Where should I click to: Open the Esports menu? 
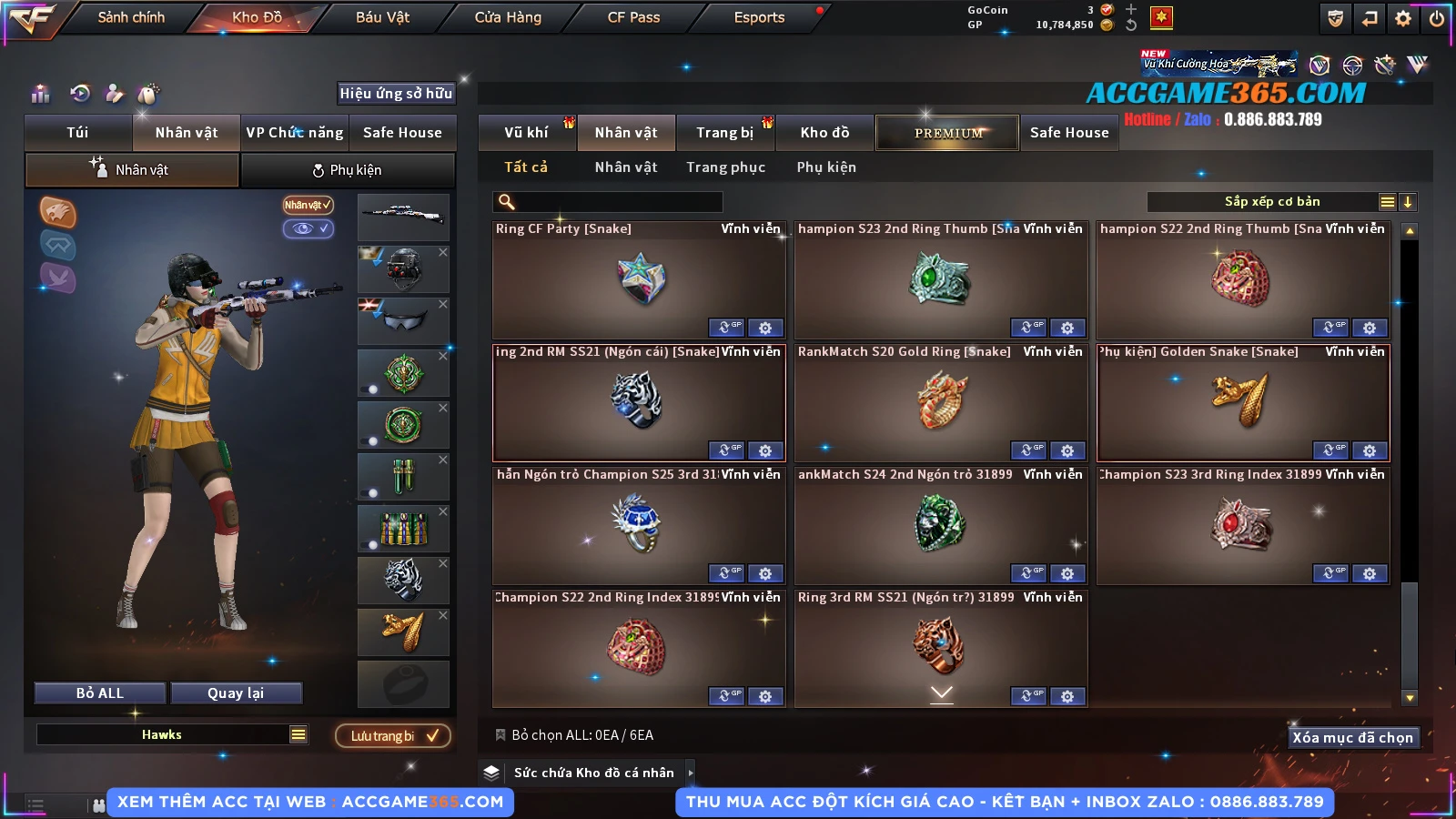pos(759,17)
